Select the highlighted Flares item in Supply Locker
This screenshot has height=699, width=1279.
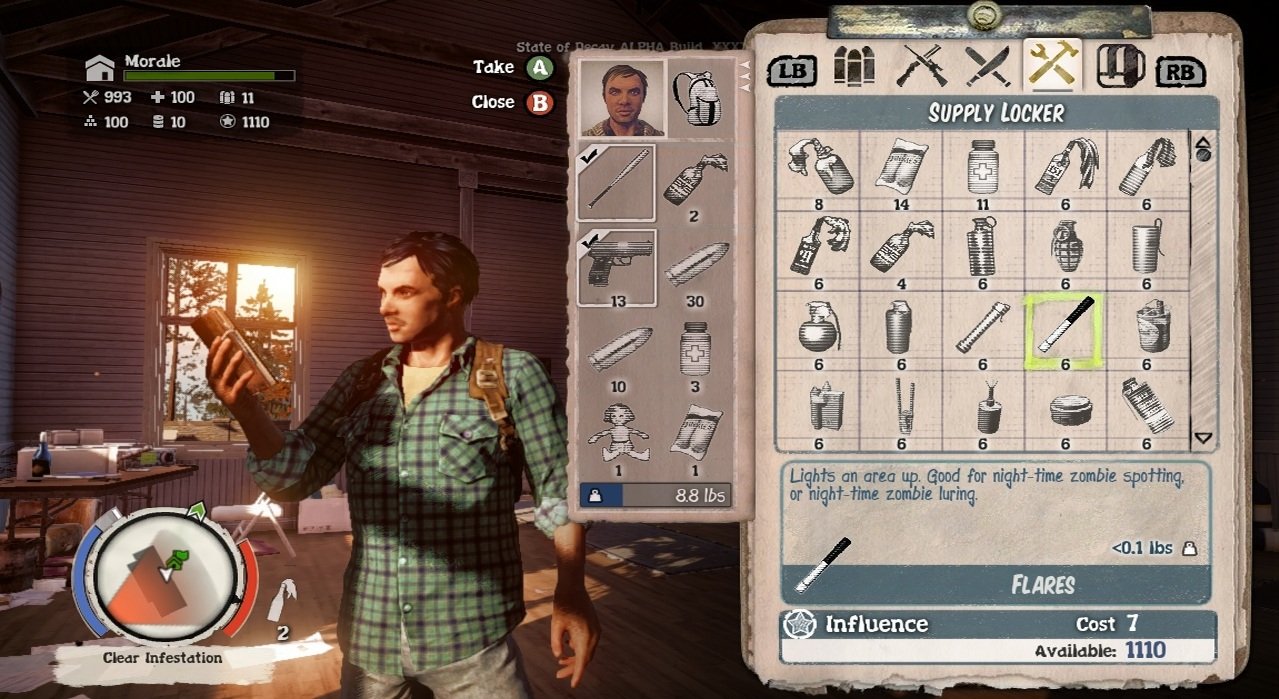[x=1065, y=330]
